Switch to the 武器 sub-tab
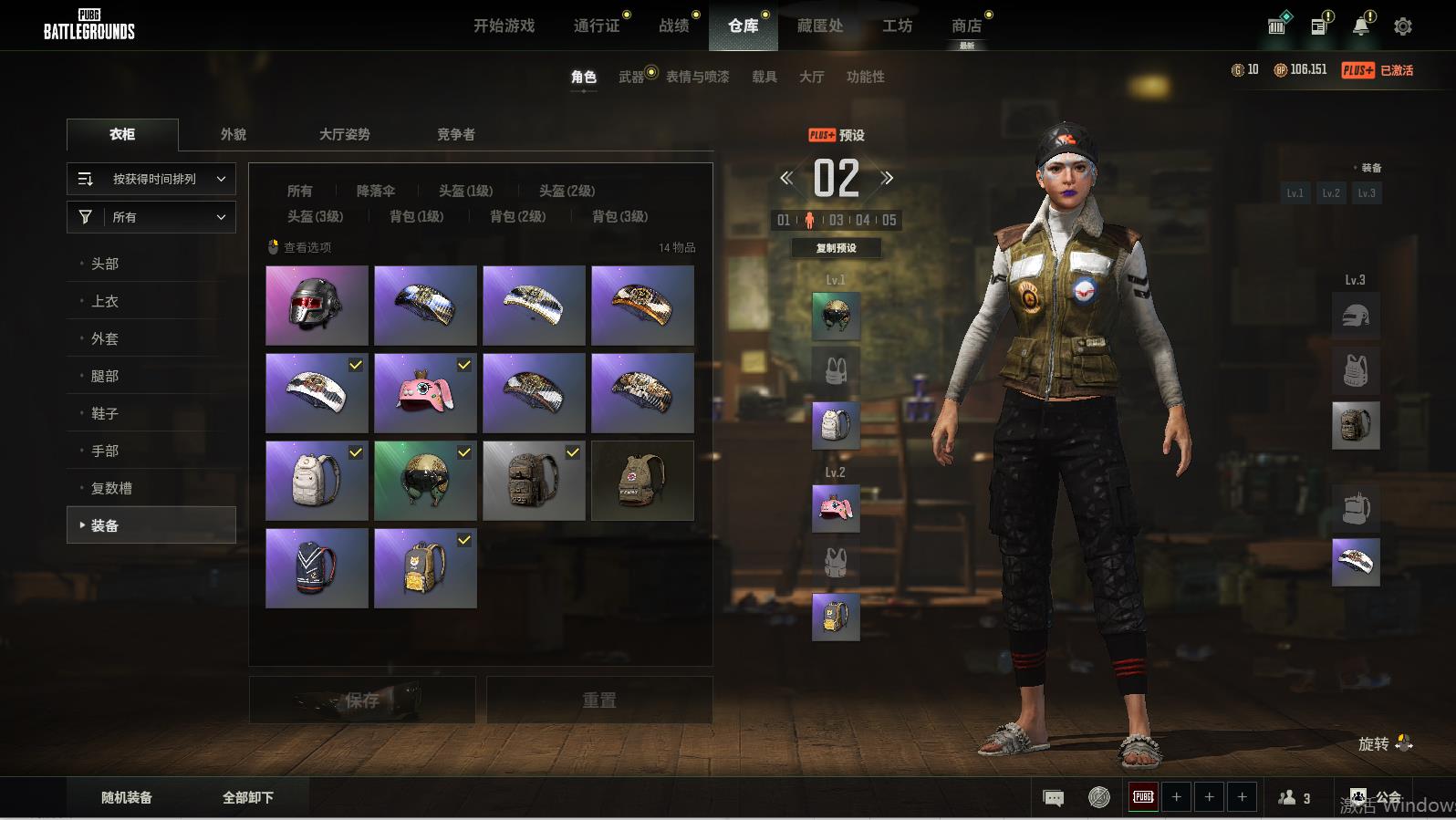The width and height of the screenshot is (1456, 820). coord(631,77)
